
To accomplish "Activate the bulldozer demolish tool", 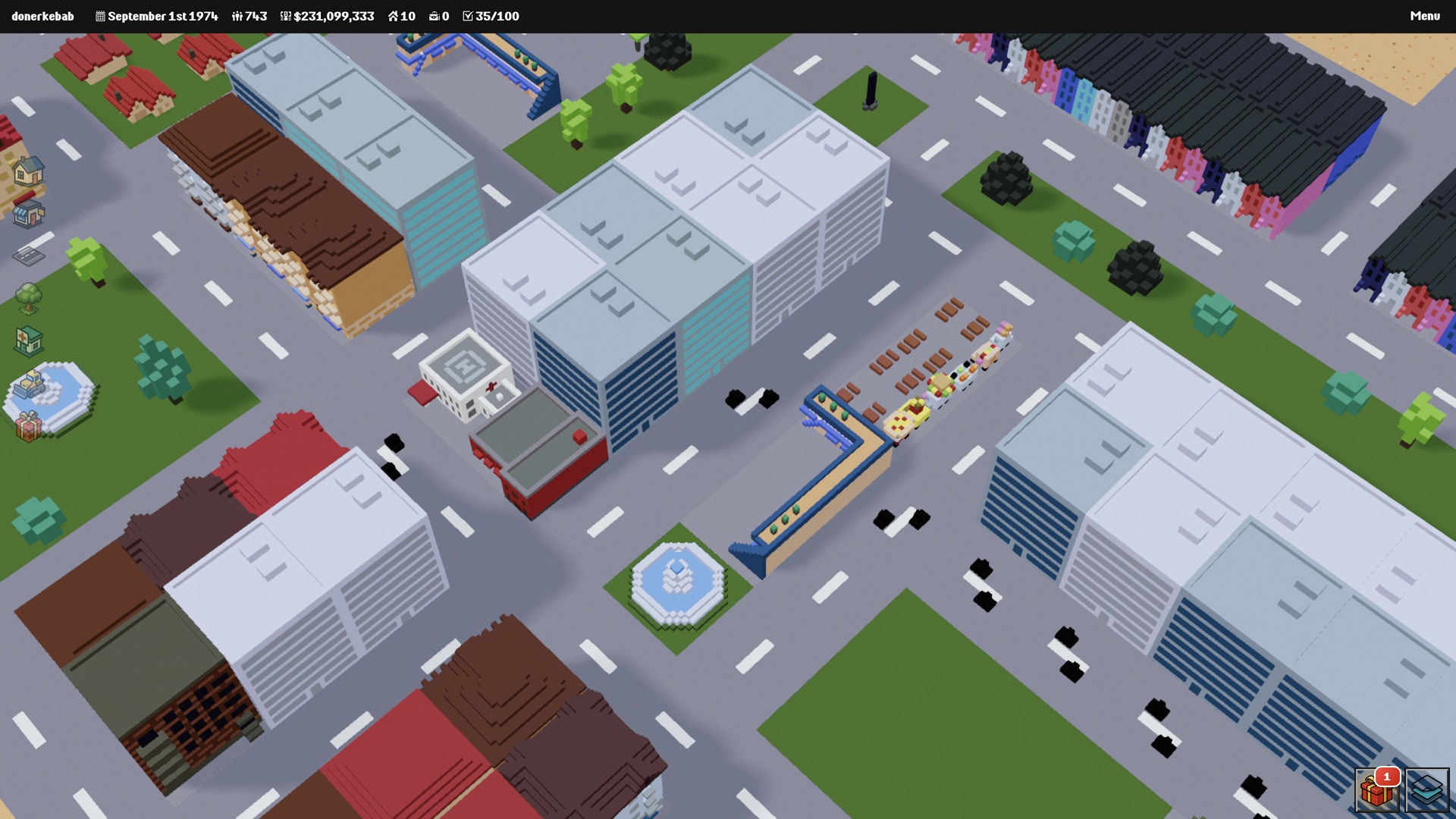I will (30, 384).
